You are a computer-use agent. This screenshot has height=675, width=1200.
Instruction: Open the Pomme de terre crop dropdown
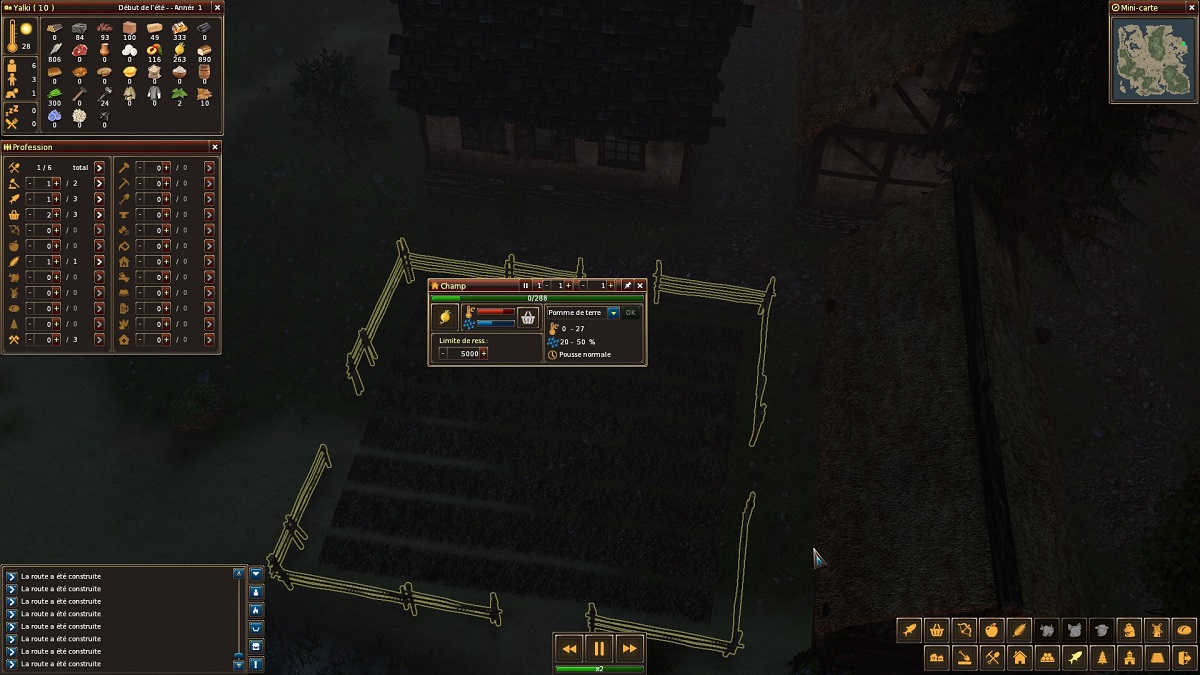(x=613, y=313)
